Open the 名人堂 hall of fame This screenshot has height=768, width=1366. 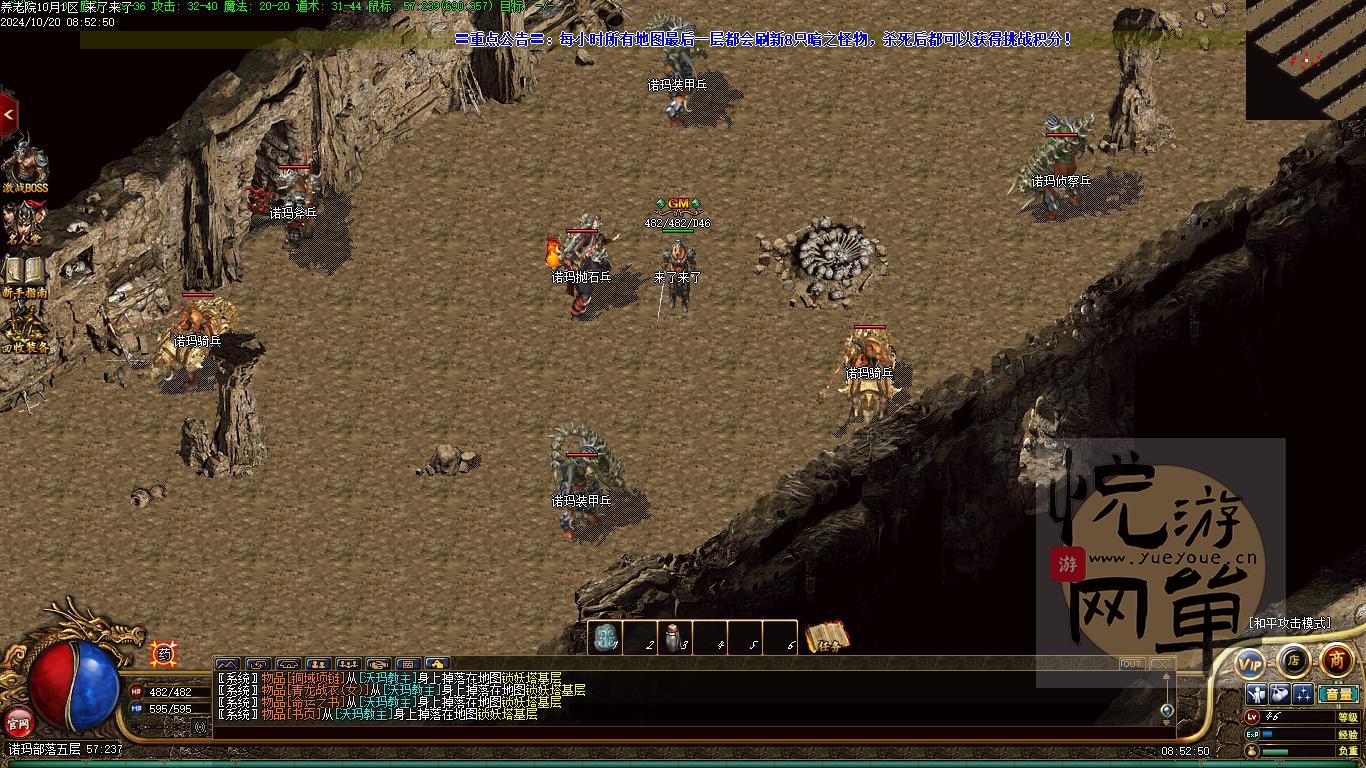[25, 222]
